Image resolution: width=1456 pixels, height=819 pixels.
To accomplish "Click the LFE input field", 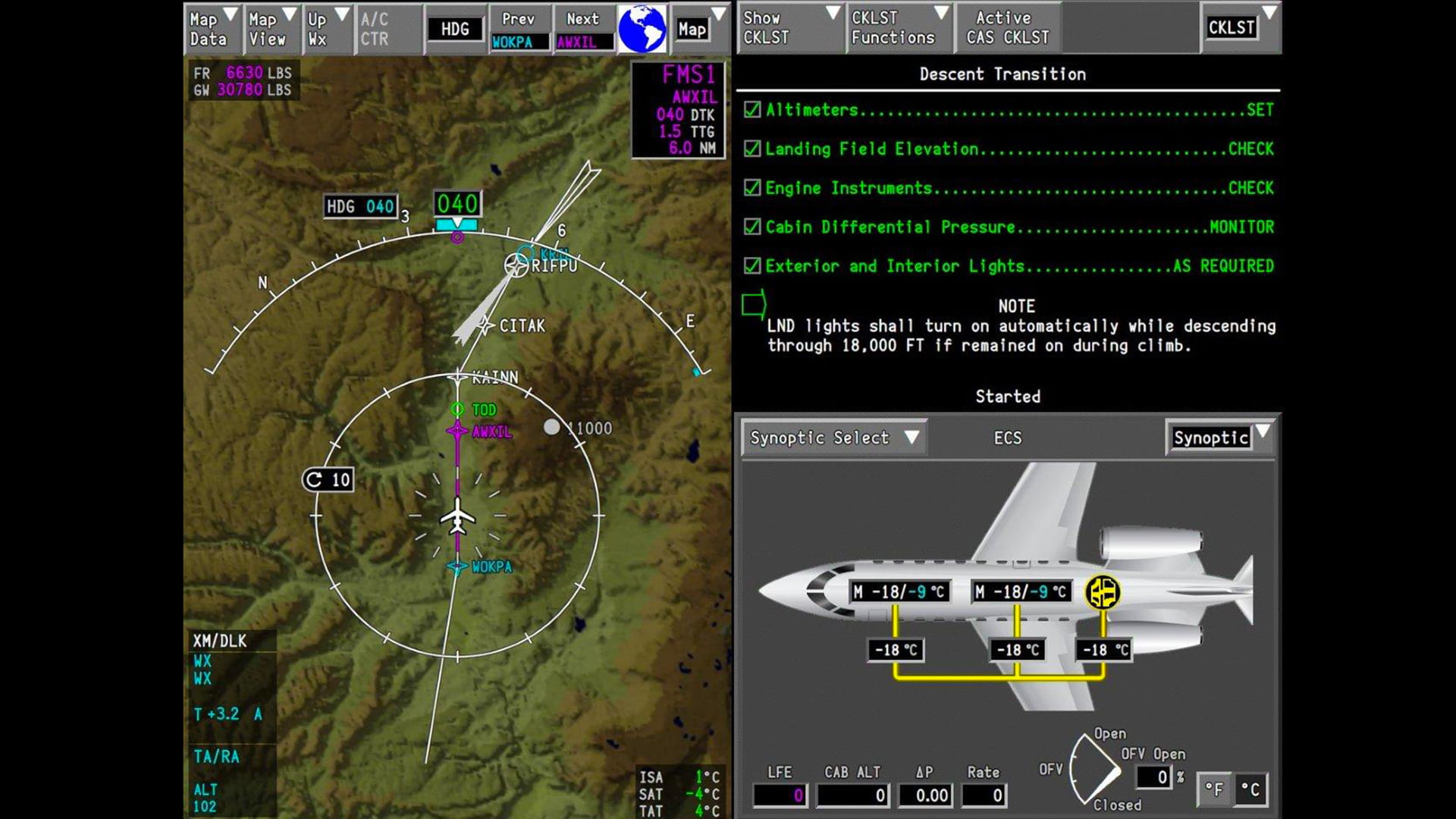I will coord(780,795).
